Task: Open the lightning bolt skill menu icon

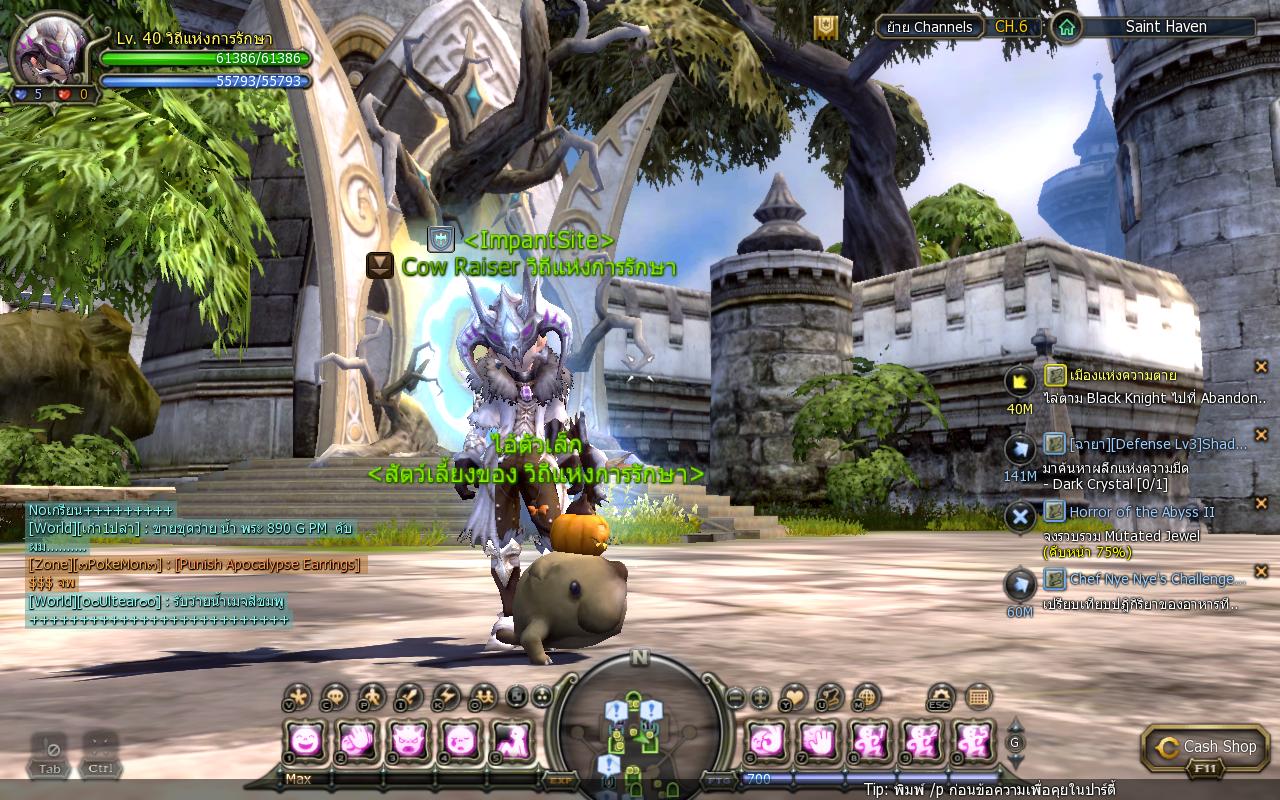Action: tap(445, 696)
